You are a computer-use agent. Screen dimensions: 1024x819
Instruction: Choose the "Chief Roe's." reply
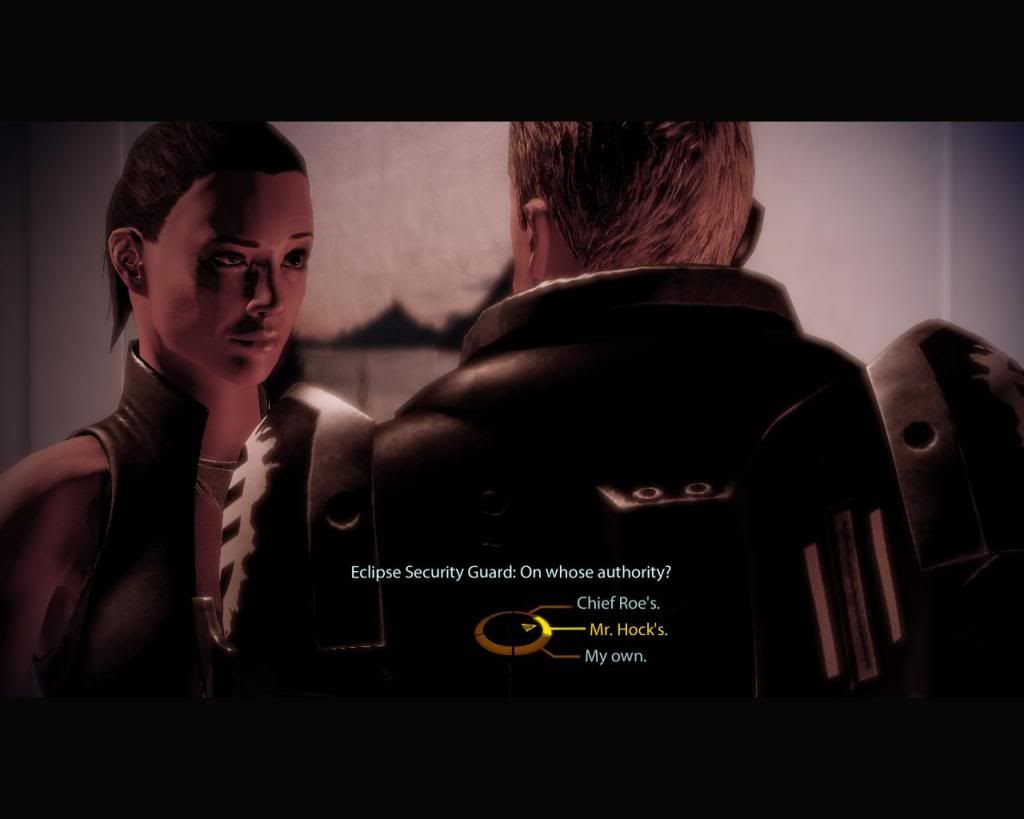(x=617, y=604)
